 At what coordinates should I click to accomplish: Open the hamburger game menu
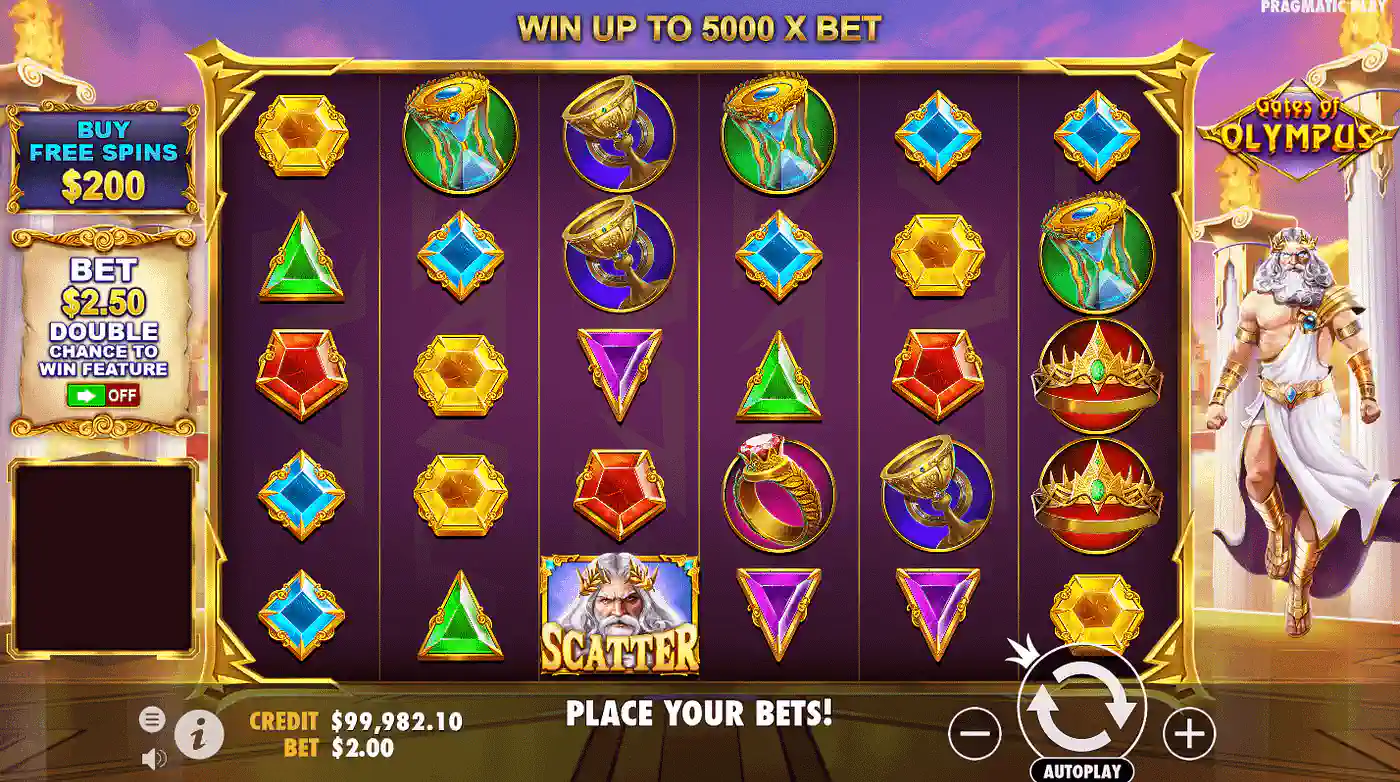[x=155, y=719]
